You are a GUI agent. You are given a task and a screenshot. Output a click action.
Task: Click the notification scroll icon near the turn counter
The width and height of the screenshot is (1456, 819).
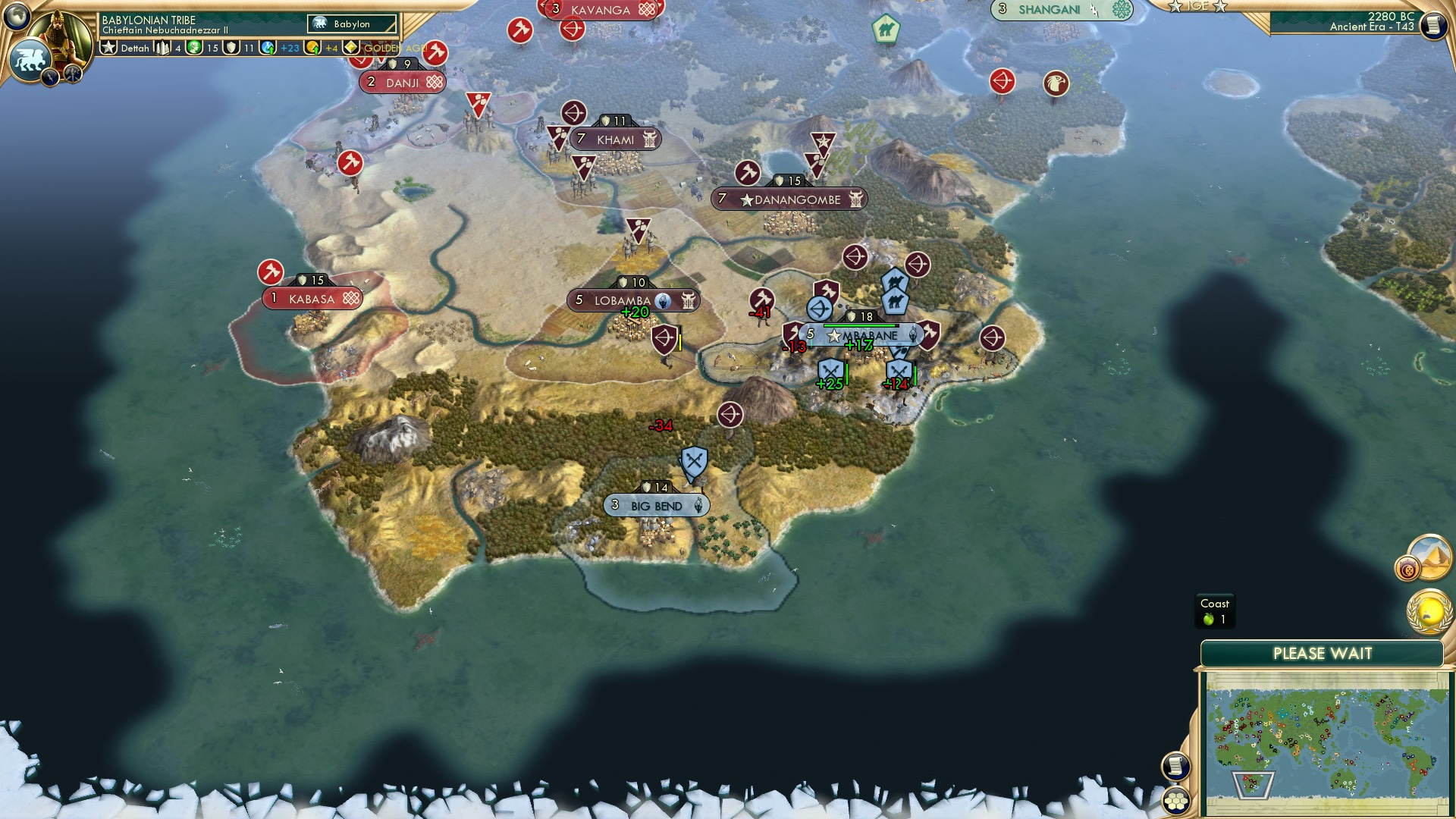(x=1435, y=24)
